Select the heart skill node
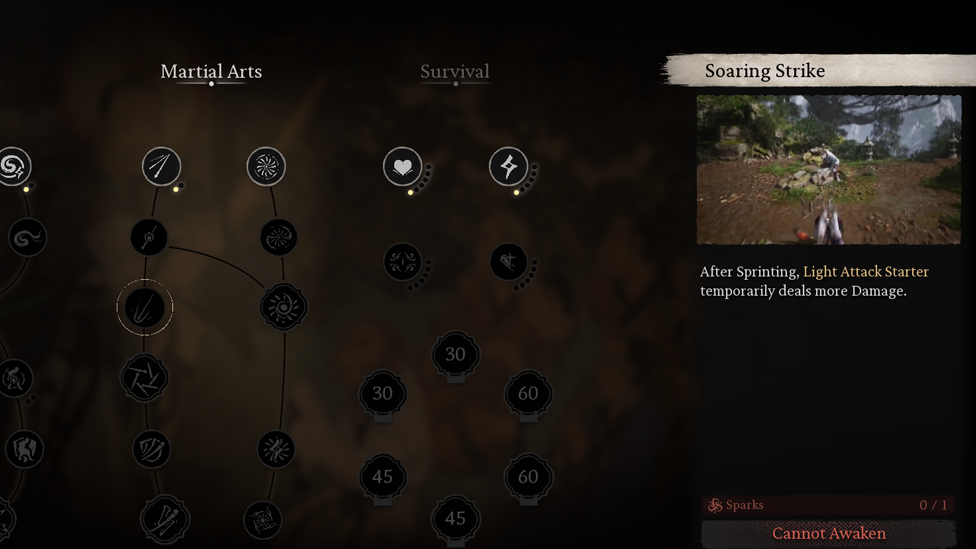 [x=403, y=167]
